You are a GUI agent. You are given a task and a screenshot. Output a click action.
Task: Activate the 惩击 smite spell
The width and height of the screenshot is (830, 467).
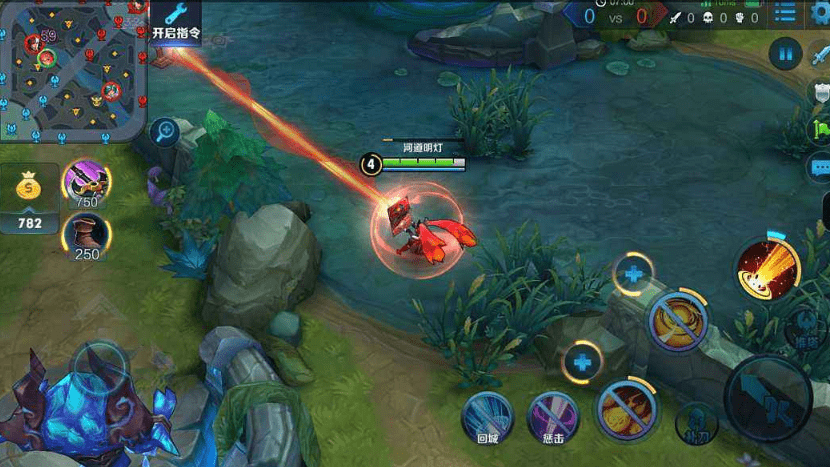click(x=552, y=416)
